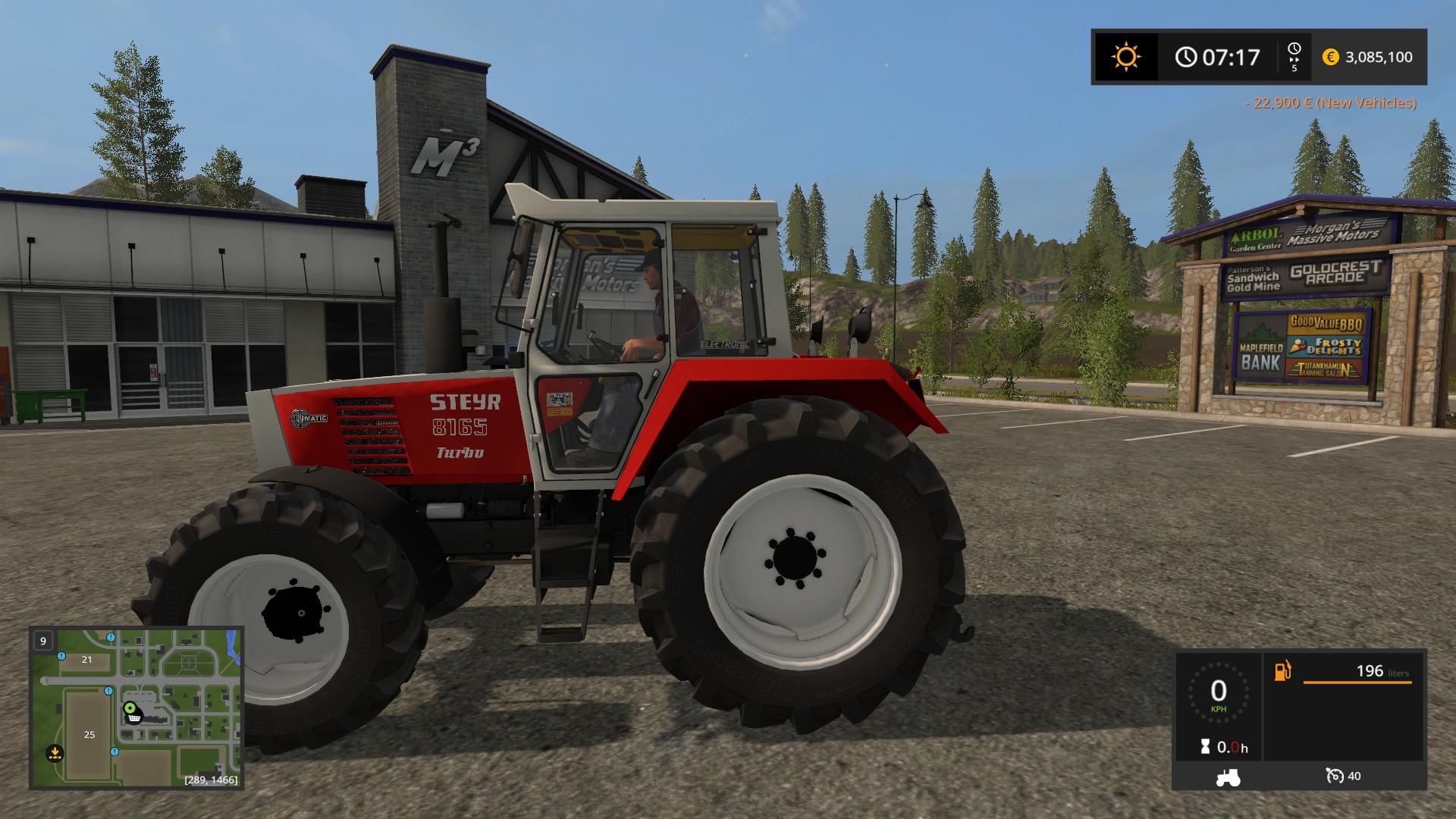Select the shopping cart icon on the minimap

(134, 719)
